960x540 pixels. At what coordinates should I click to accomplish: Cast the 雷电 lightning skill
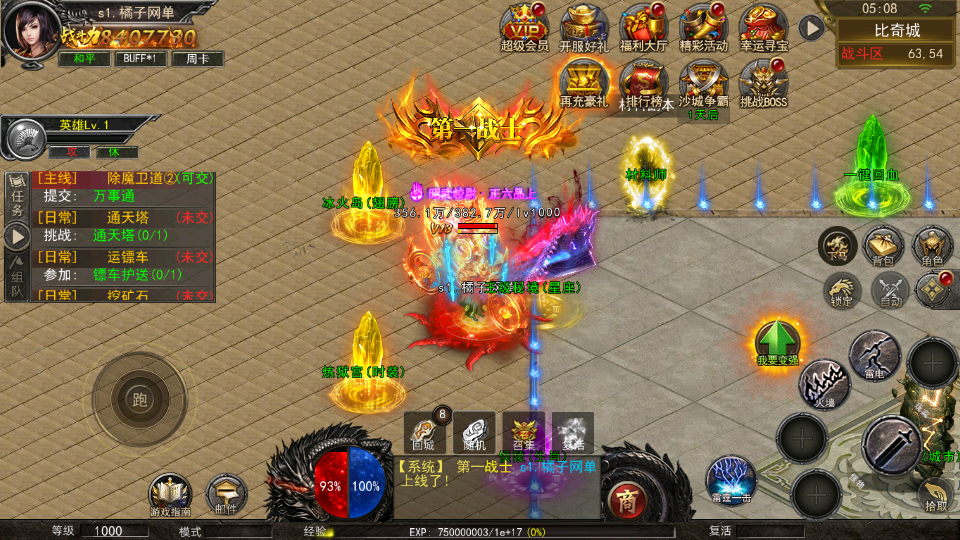click(874, 353)
